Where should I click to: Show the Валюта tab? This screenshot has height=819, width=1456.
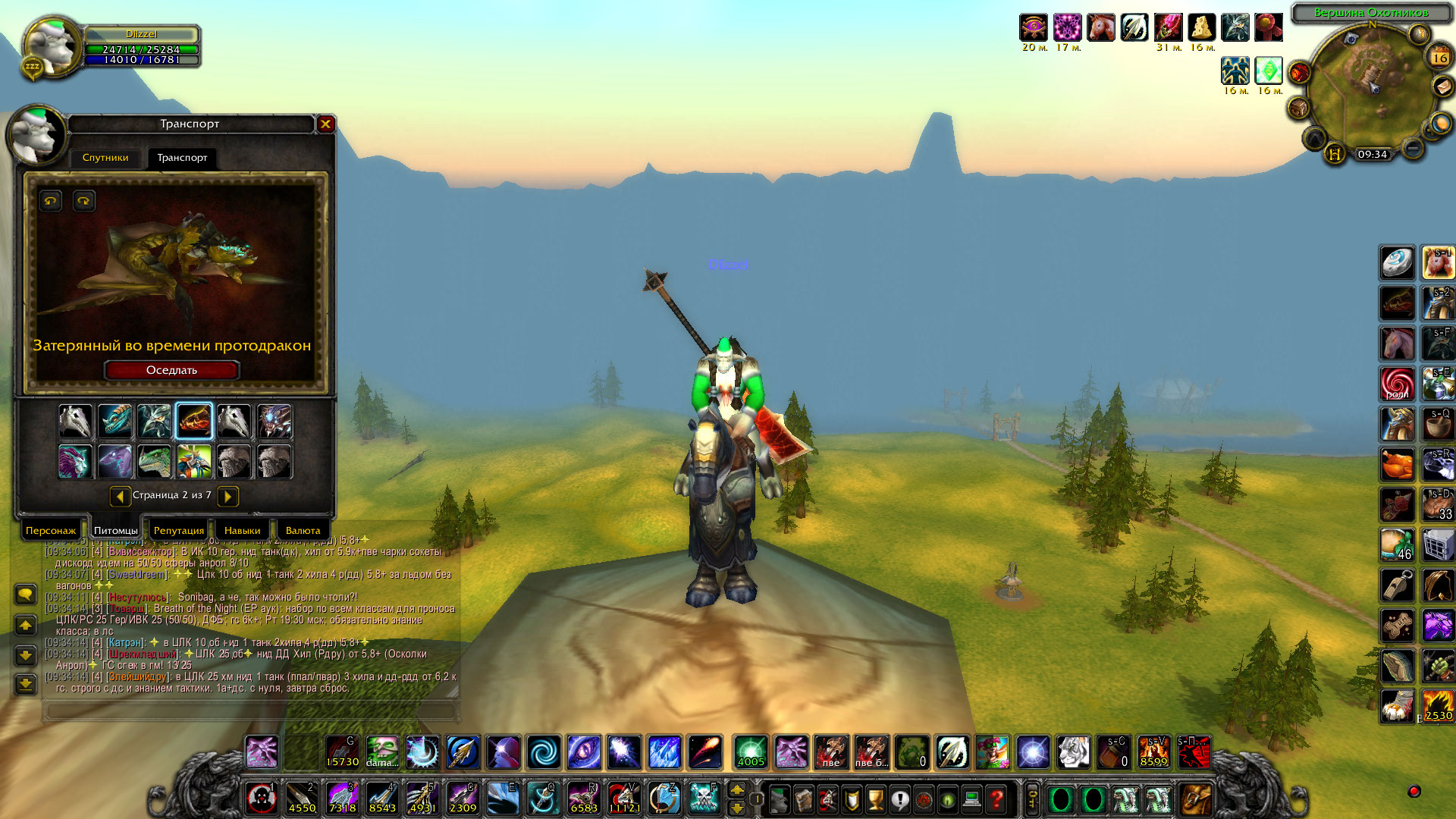pyautogui.click(x=303, y=530)
